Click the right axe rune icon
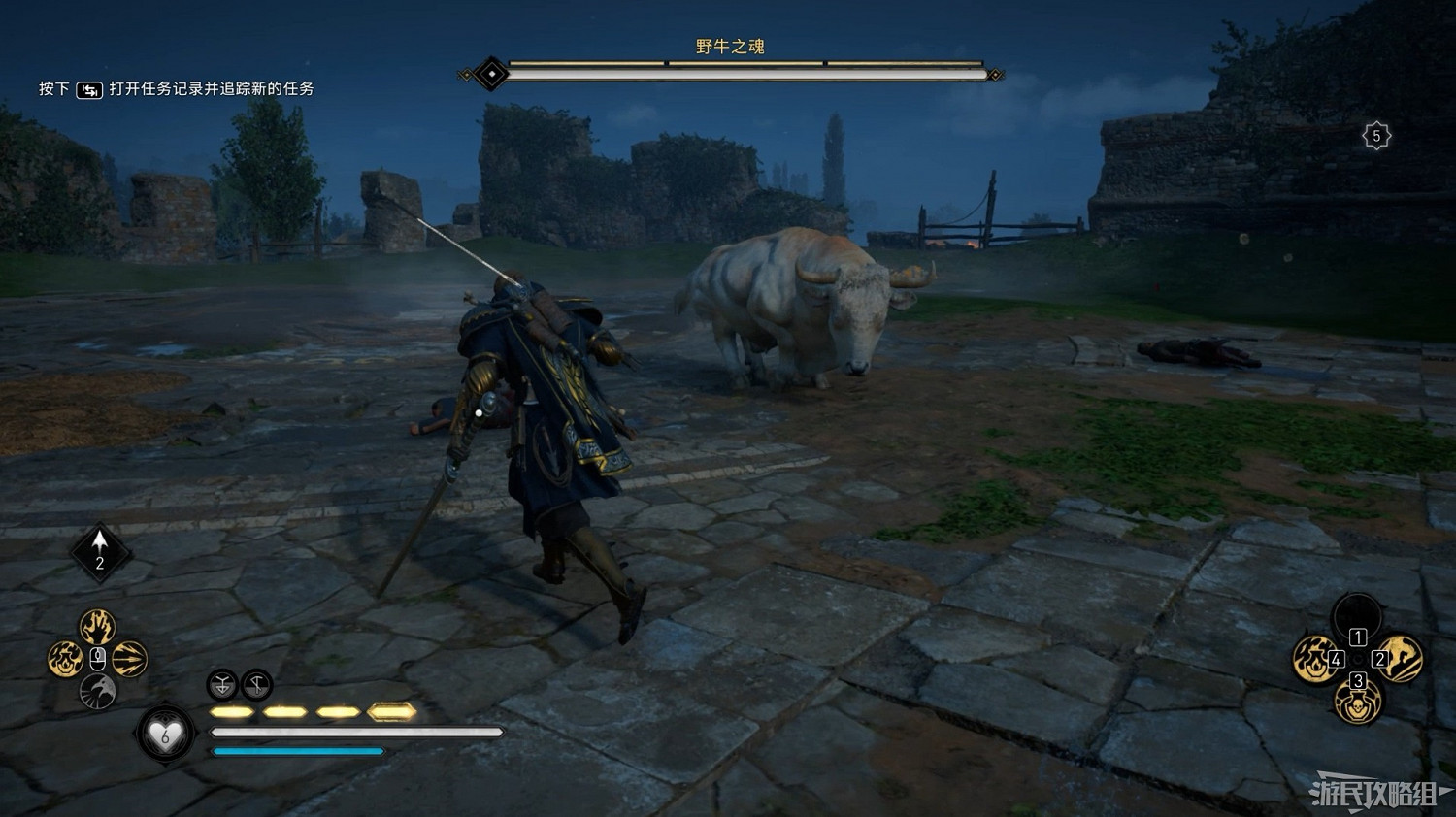 pos(256,684)
